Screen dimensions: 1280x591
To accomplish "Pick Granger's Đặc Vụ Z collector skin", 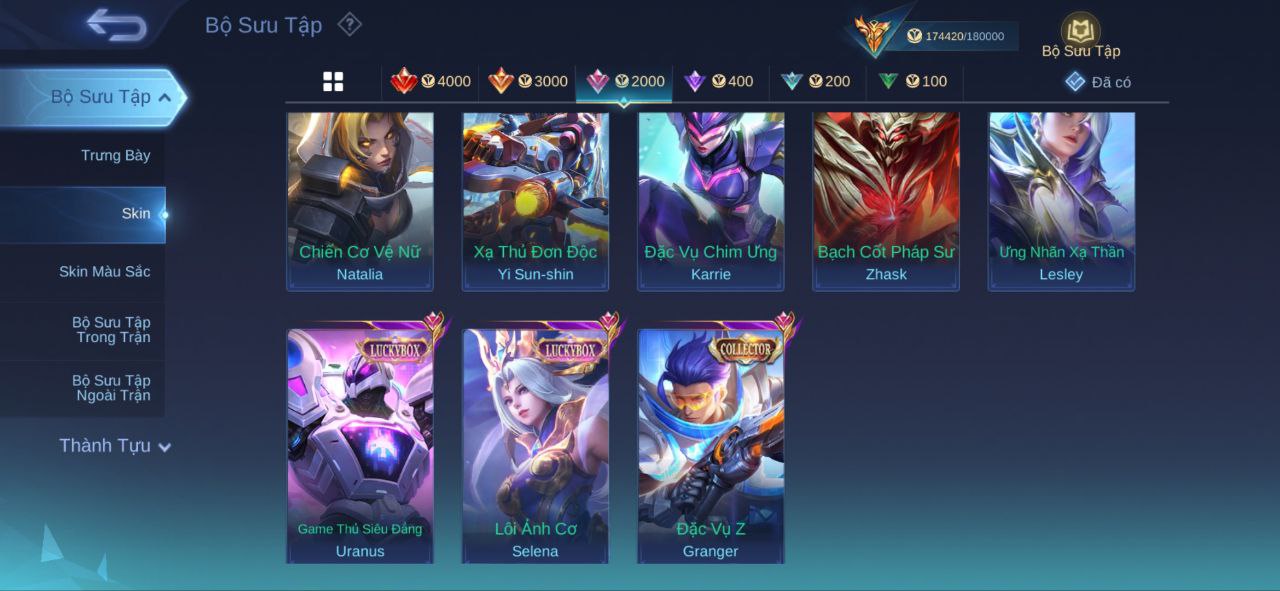I will click(x=711, y=446).
